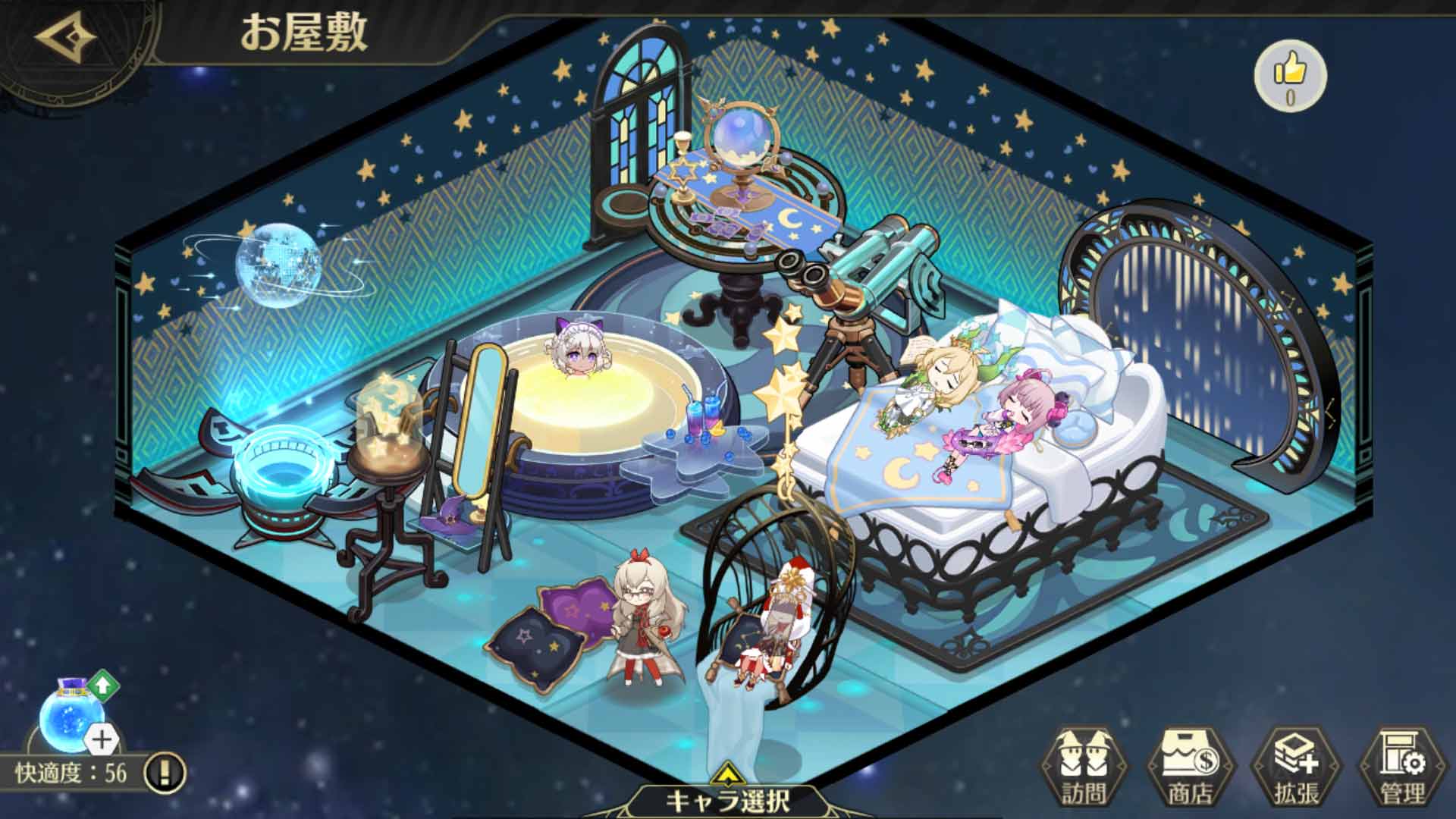Tap the plus button on the blue orb
The width and height of the screenshot is (1456, 819).
pos(102,739)
